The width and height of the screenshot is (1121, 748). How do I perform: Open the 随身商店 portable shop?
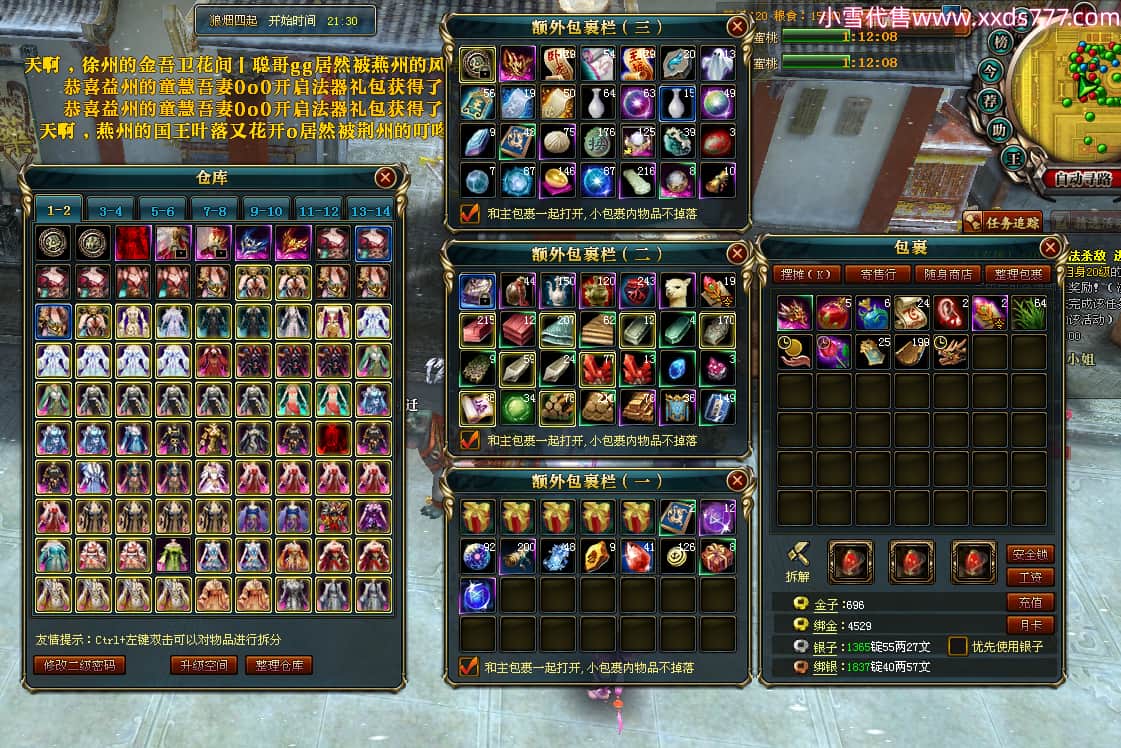point(947,274)
